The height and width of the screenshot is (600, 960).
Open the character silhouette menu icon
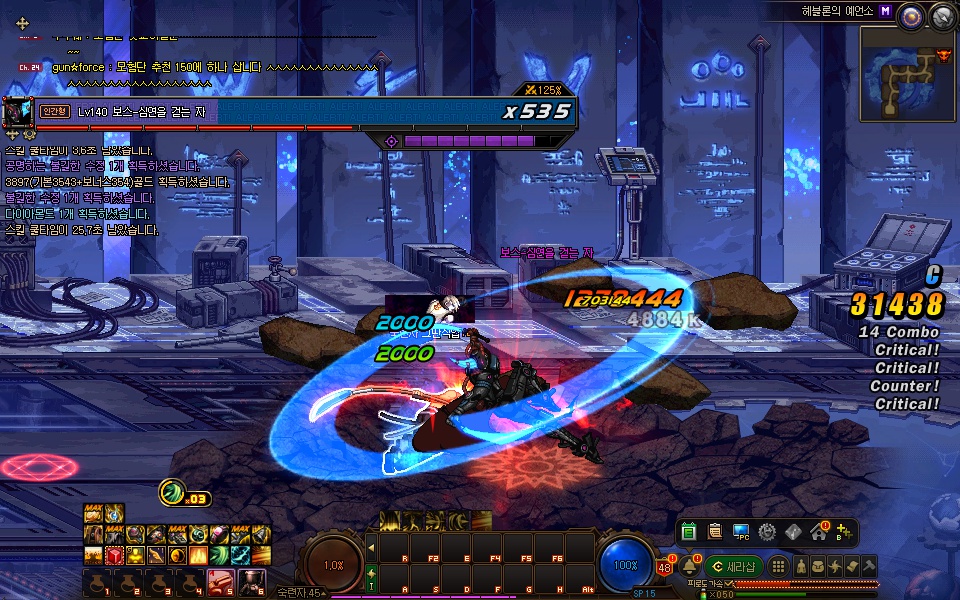pos(801,567)
